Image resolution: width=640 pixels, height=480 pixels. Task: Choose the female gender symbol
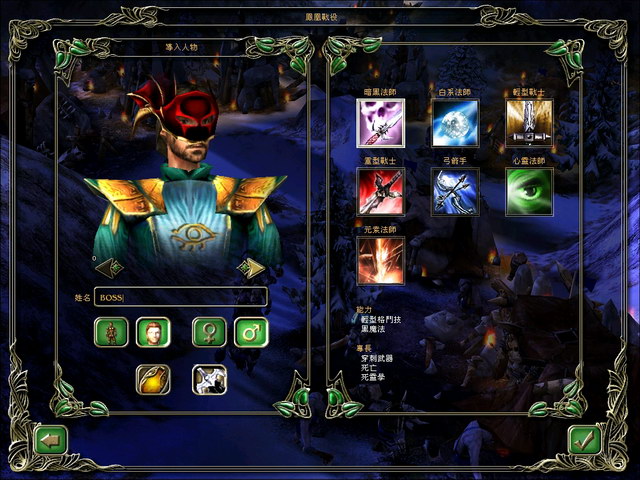[210, 332]
